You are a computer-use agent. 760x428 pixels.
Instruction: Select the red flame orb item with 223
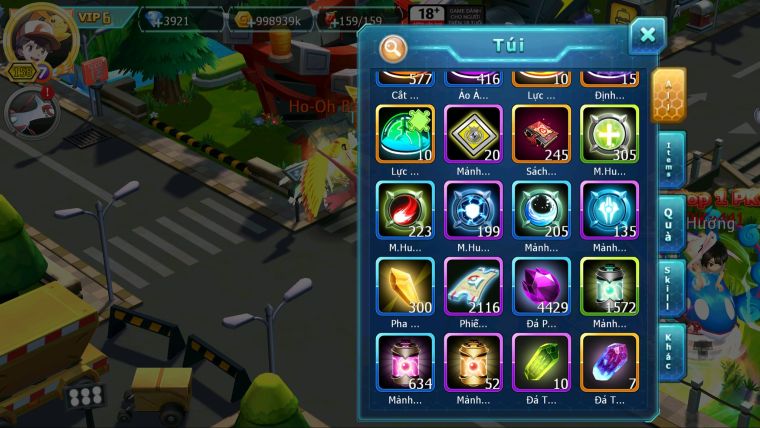click(405, 210)
